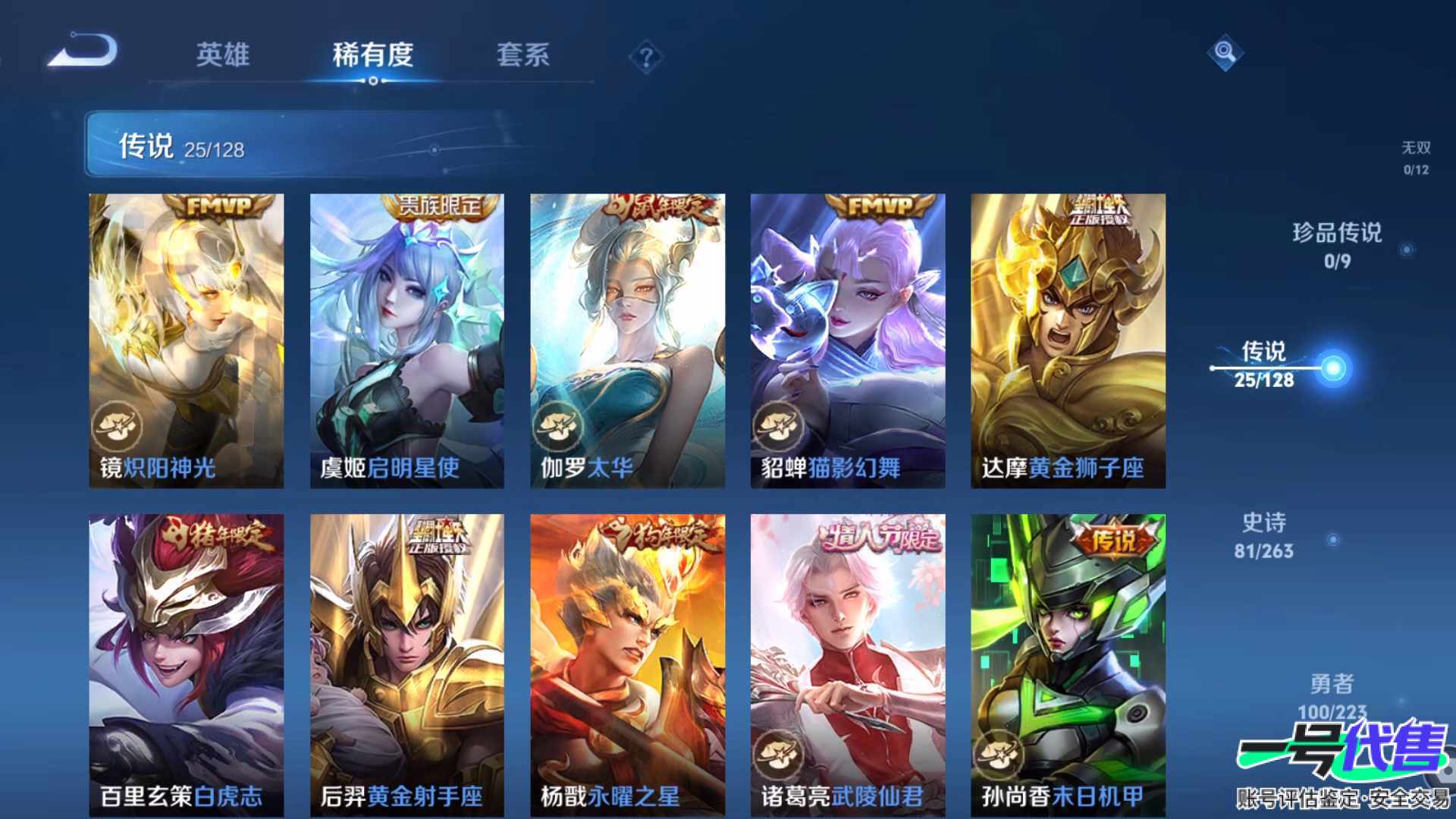The height and width of the screenshot is (819, 1456).
Task: Jump to the 无双 rarity section
Action: pyautogui.click(x=1415, y=157)
